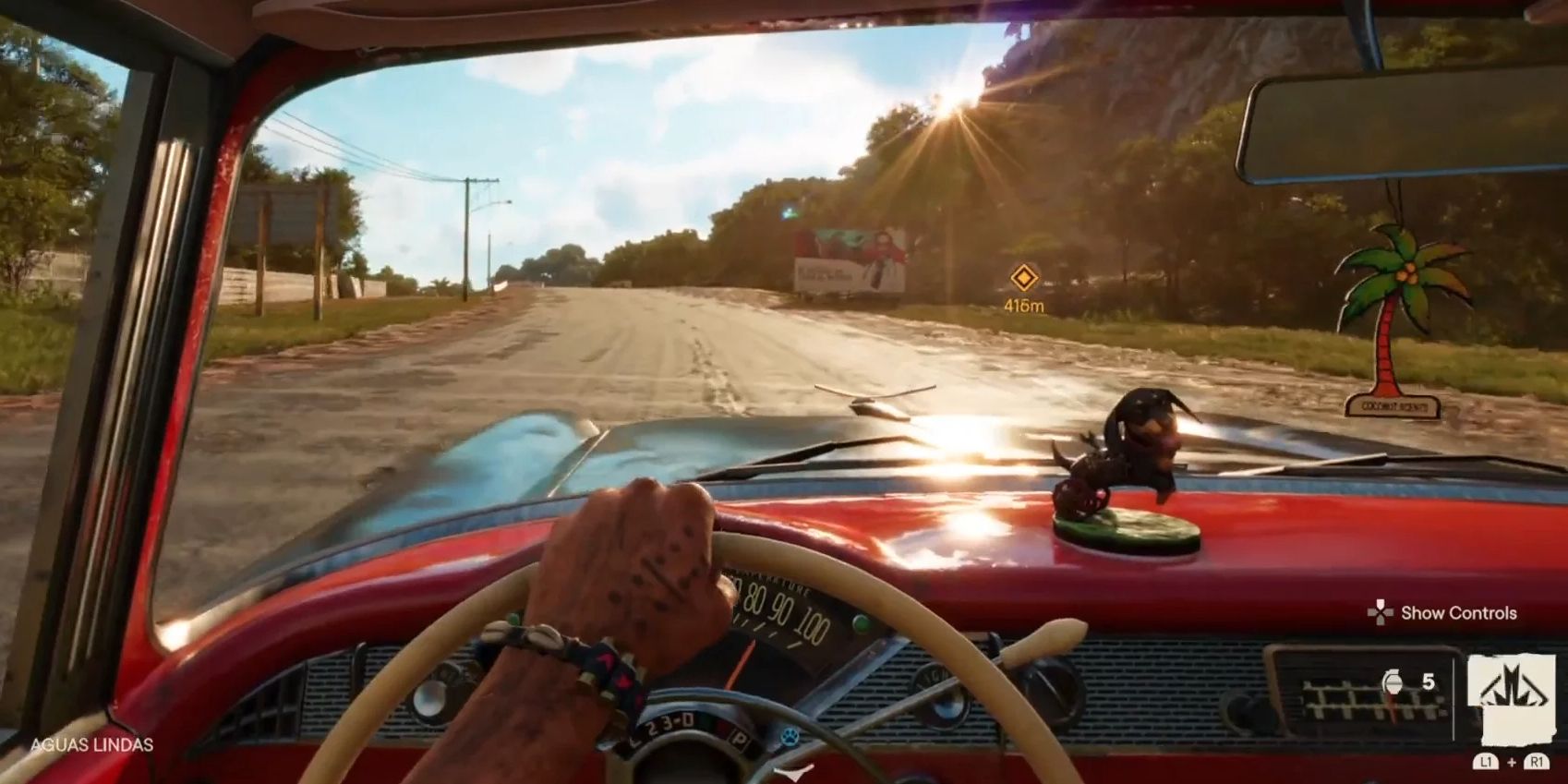Click the paw print symbol on the dashboard

tap(789, 736)
